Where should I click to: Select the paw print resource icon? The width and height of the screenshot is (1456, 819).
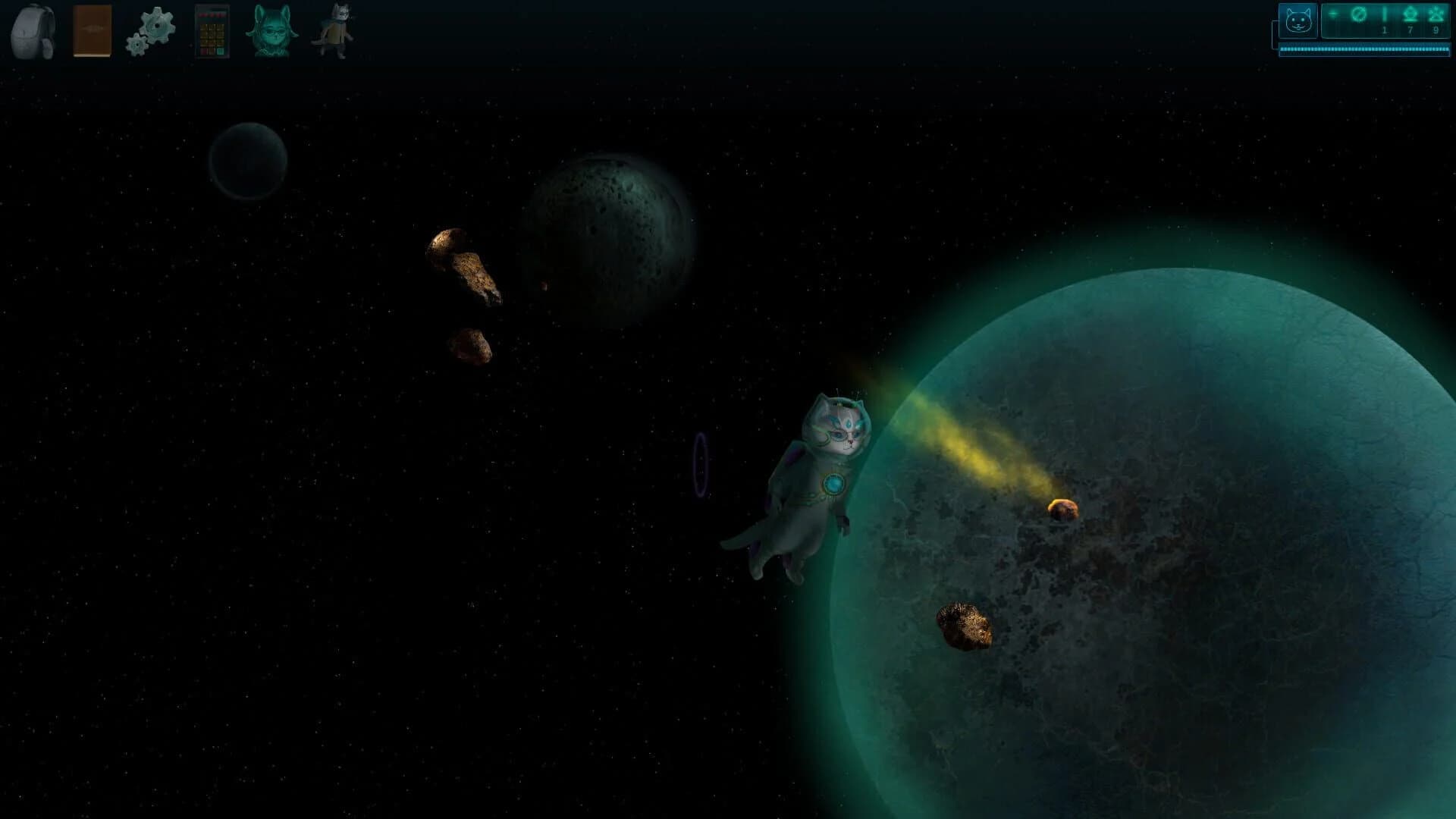click(1436, 14)
